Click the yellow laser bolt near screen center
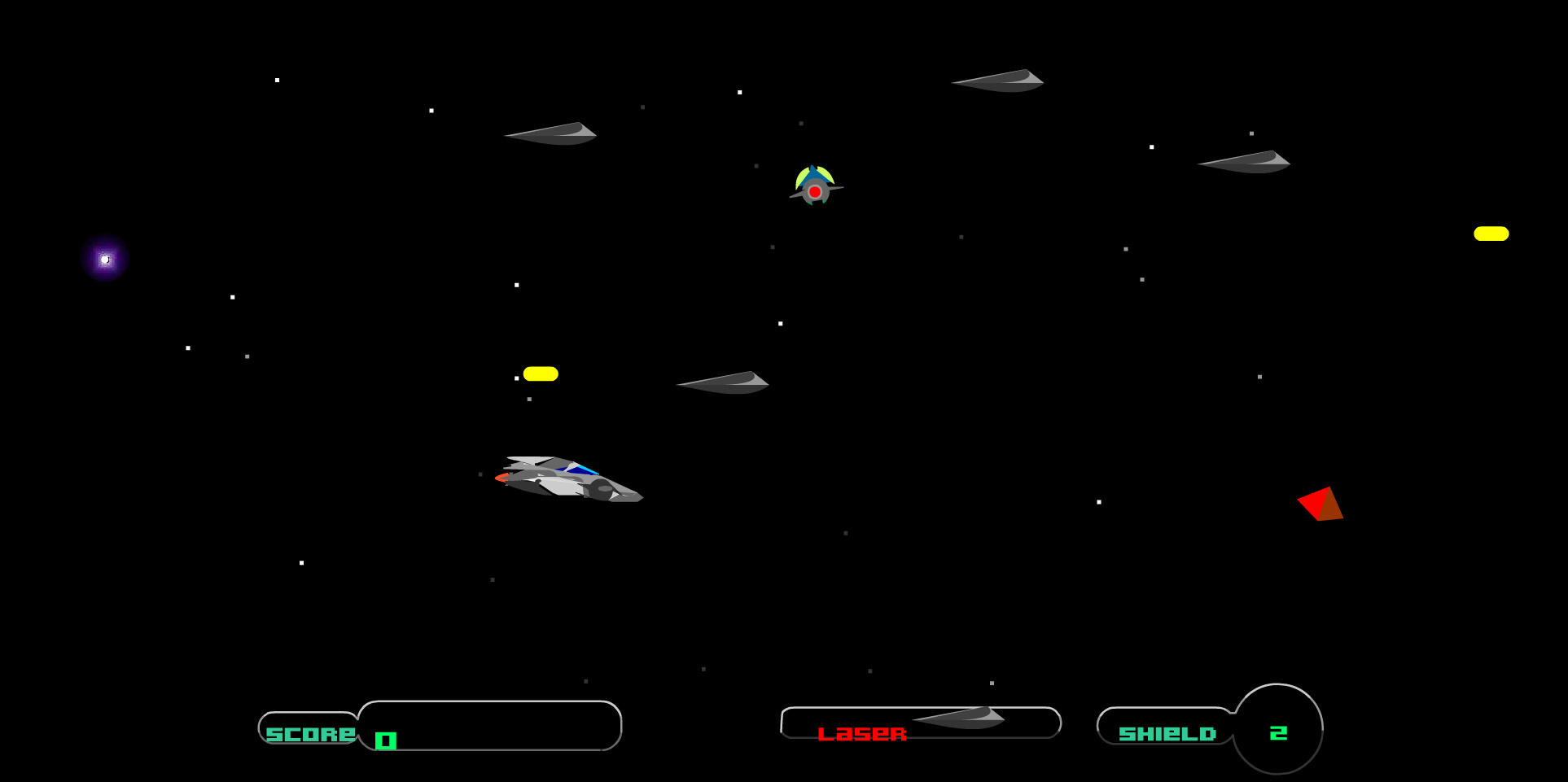1568x782 pixels. 540,374
